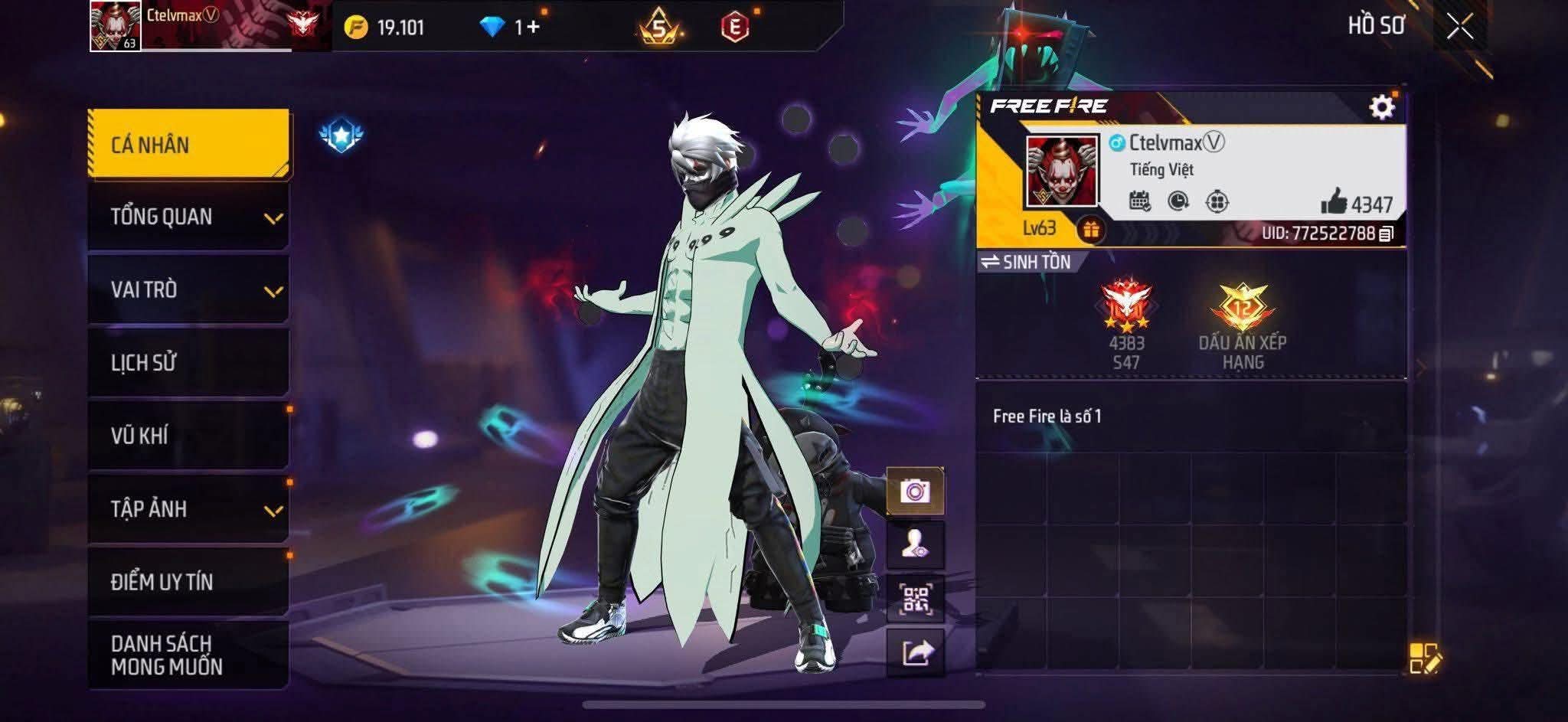Click the camera photo button
The height and width of the screenshot is (722, 1568).
915,491
